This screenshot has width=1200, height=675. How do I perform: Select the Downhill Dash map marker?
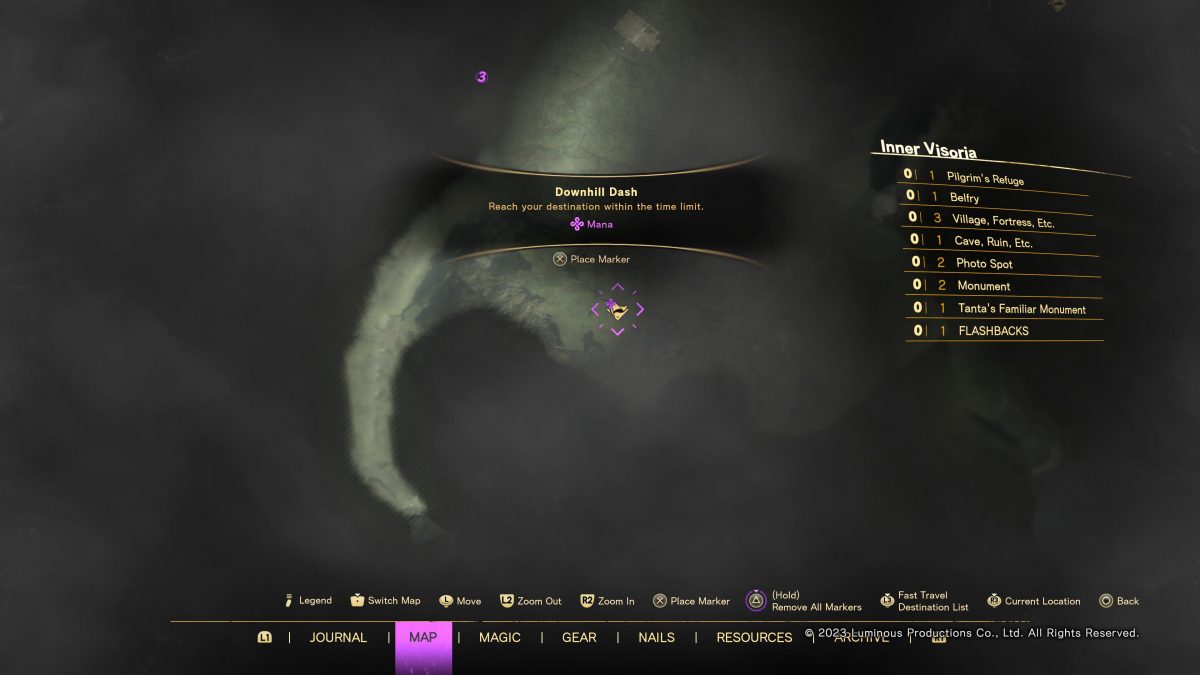pos(617,309)
